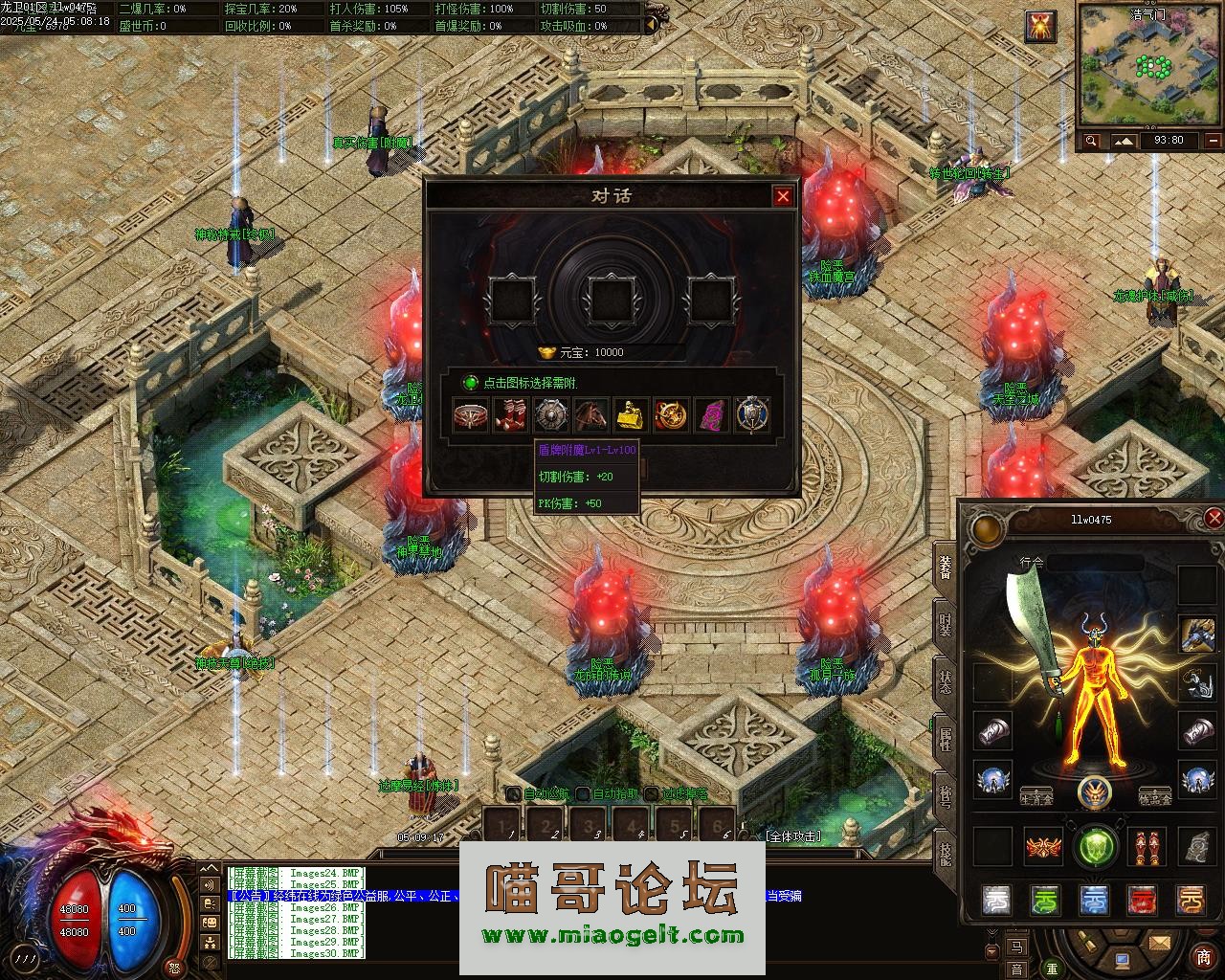
Task: Choose the golden seal enchant icon
Action: pos(631,416)
